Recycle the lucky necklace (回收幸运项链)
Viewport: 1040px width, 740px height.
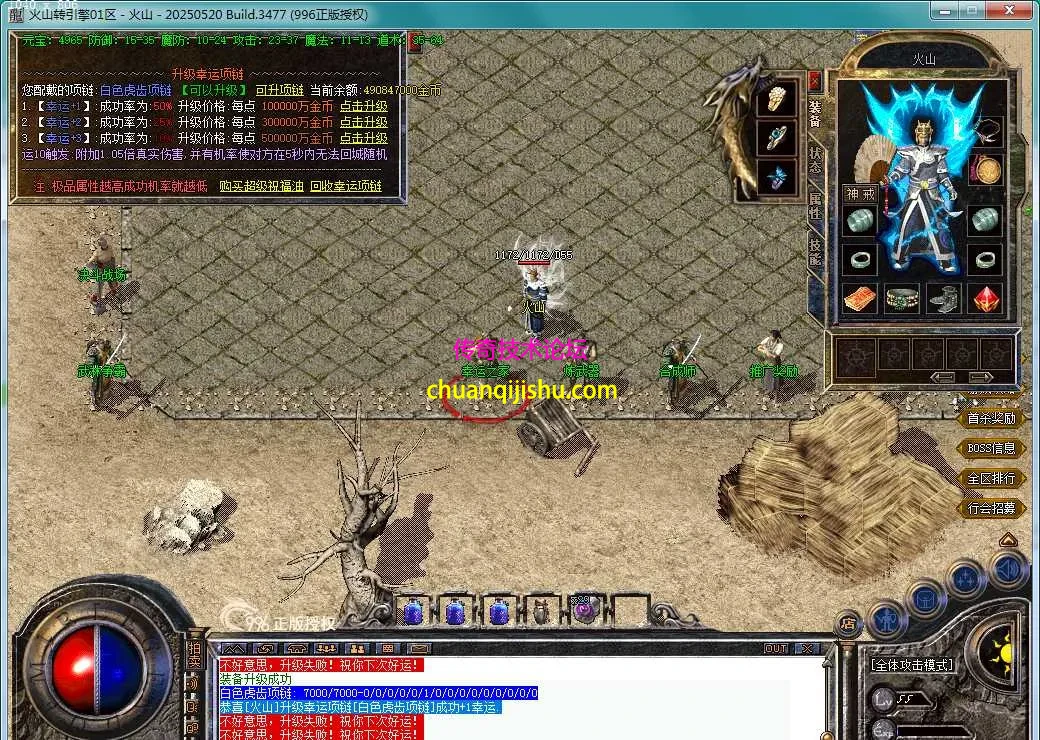click(346, 186)
